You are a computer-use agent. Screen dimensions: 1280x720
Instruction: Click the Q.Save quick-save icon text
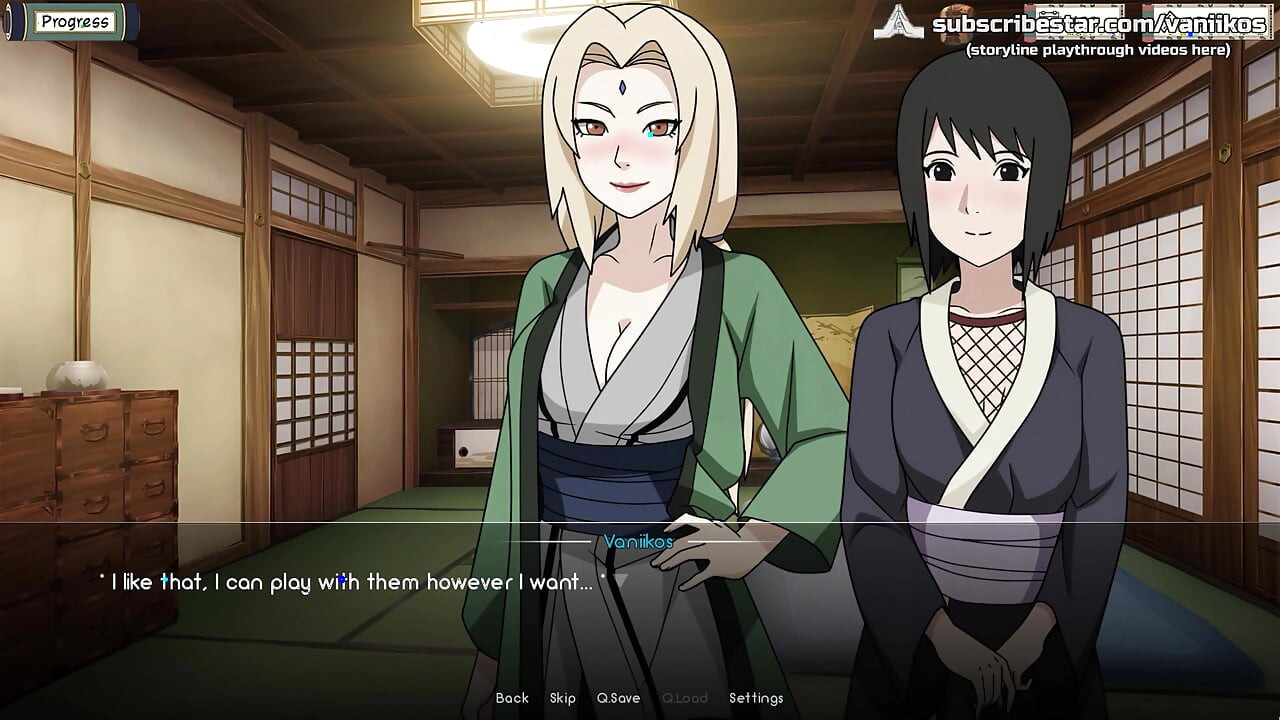617,698
